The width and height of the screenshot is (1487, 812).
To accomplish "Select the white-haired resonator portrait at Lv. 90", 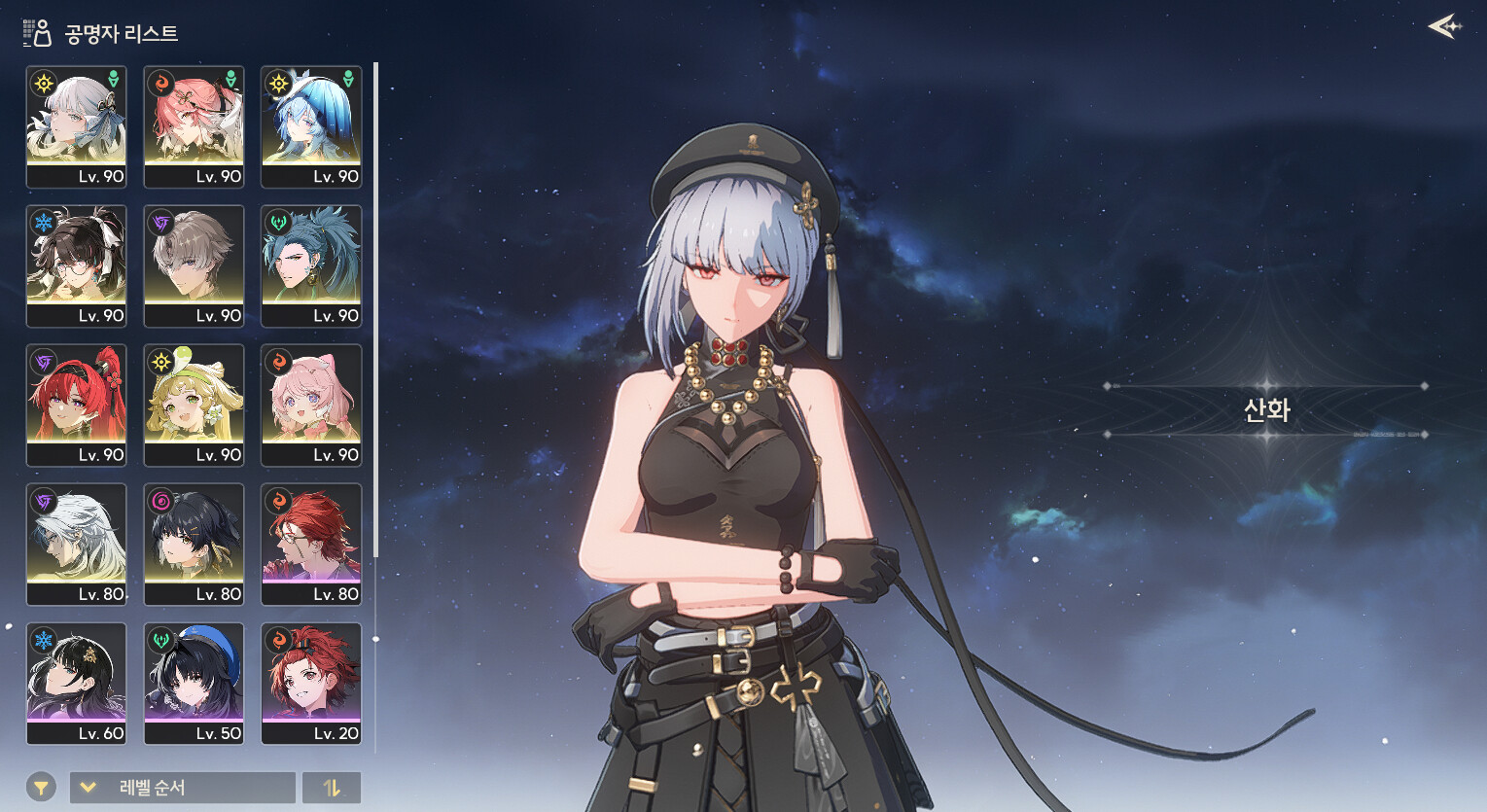I will (x=76, y=126).
